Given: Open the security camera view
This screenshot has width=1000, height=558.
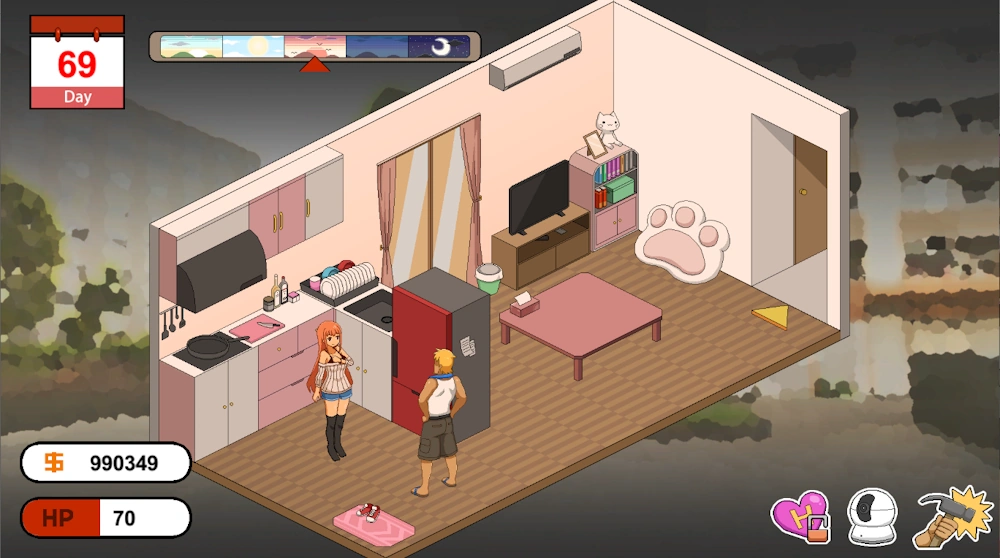Looking at the screenshot, I should tap(872, 517).
